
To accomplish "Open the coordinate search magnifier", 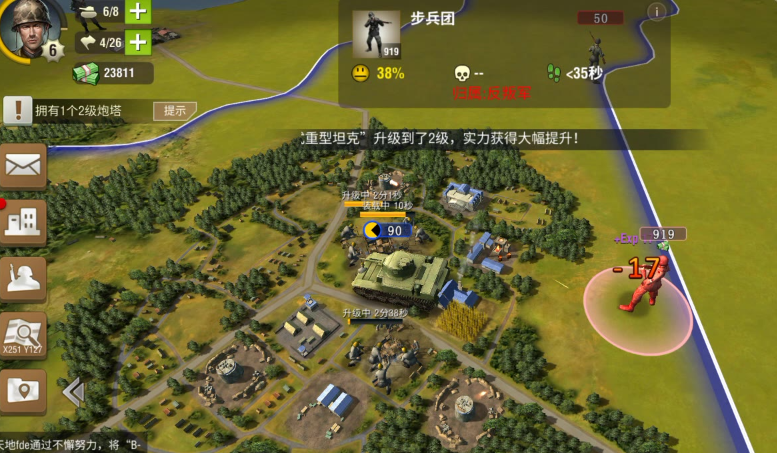I will point(25,334).
